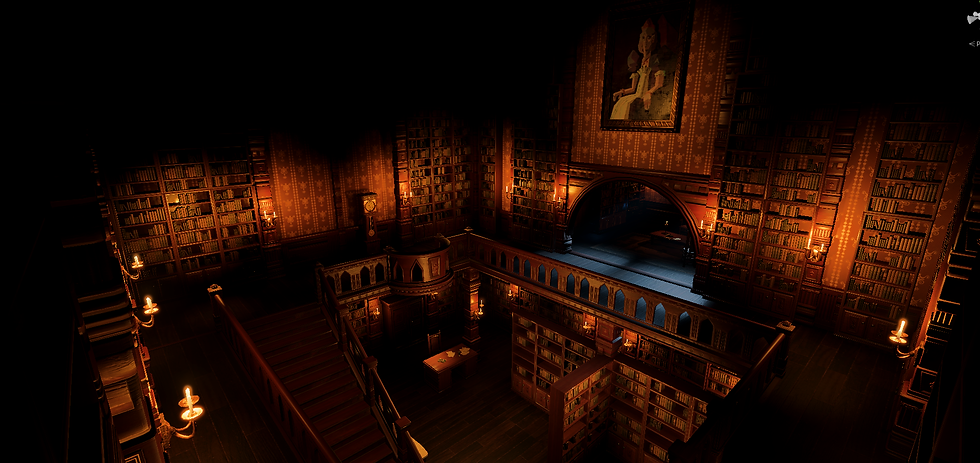980x463 pixels.
Task: Click the scene orientation gizmo cone
Action: pyautogui.click(x=973, y=18)
